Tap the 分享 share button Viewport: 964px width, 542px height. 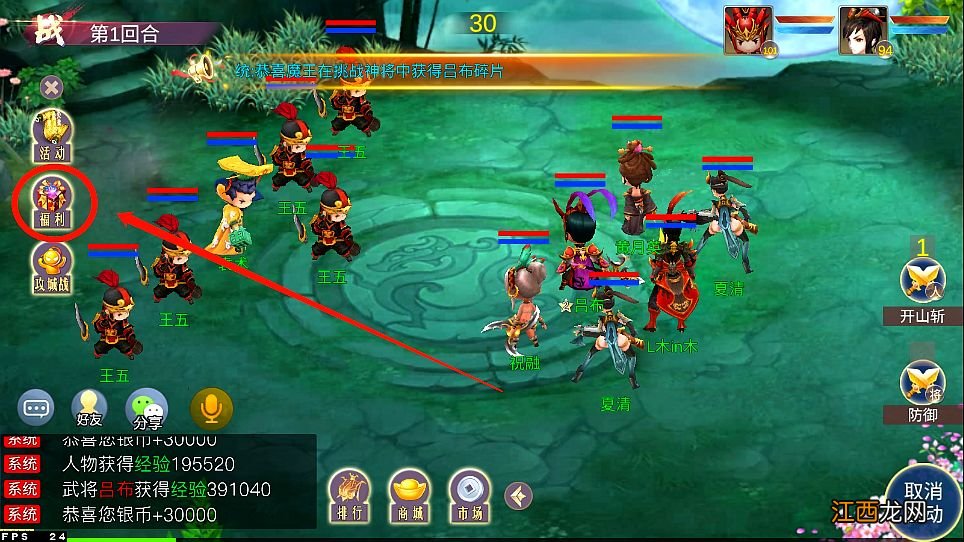point(146,409)
